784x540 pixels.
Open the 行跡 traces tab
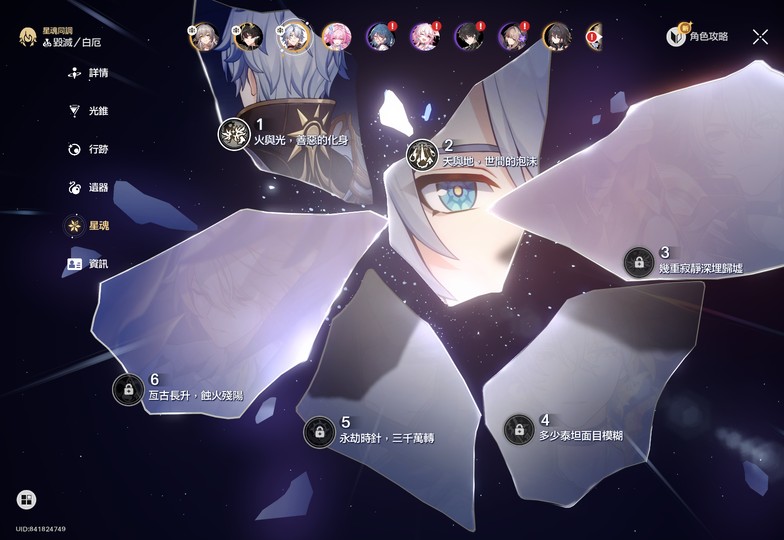(88, 149)
